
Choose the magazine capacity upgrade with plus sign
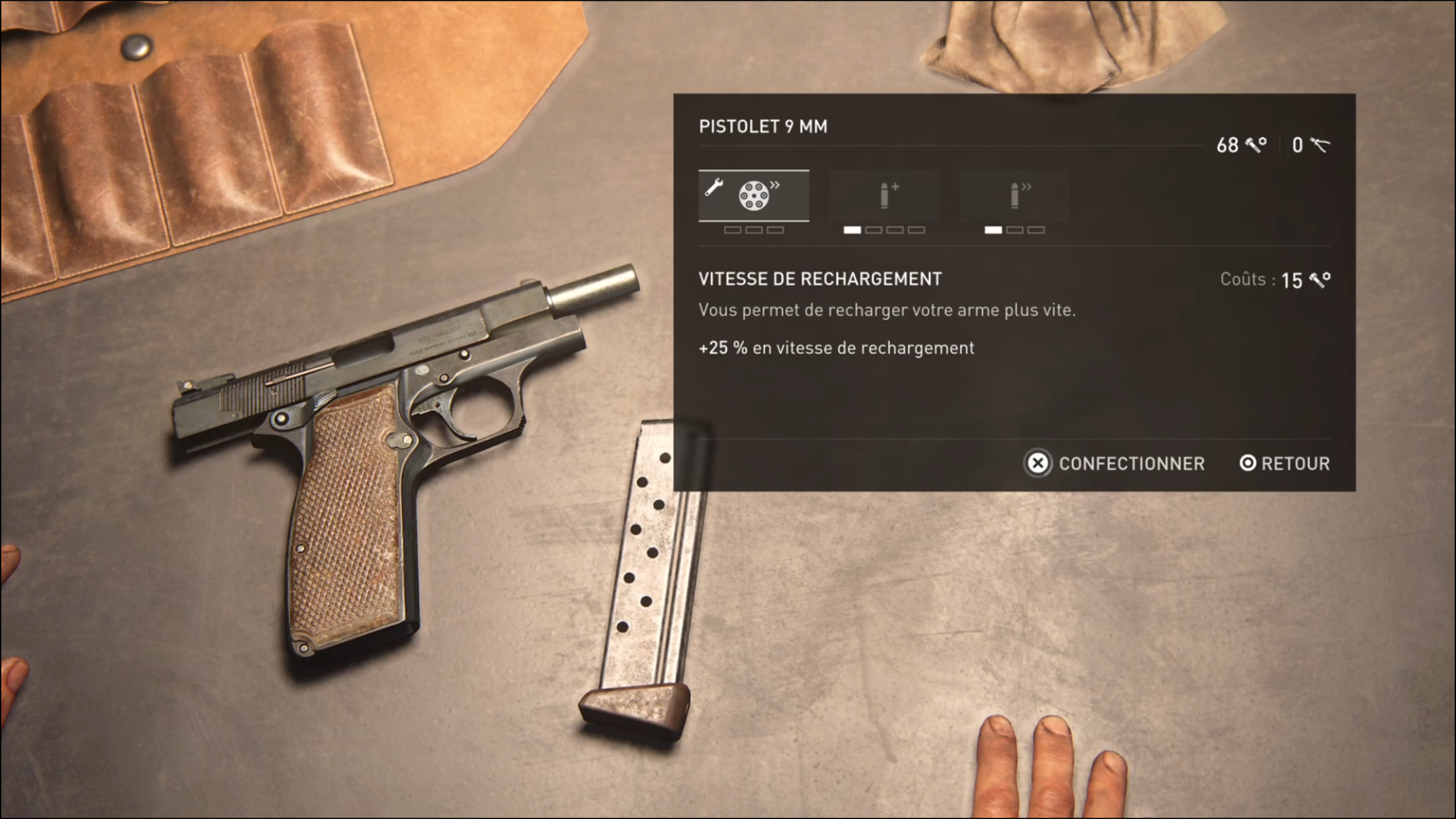click(x=885, y=196)
